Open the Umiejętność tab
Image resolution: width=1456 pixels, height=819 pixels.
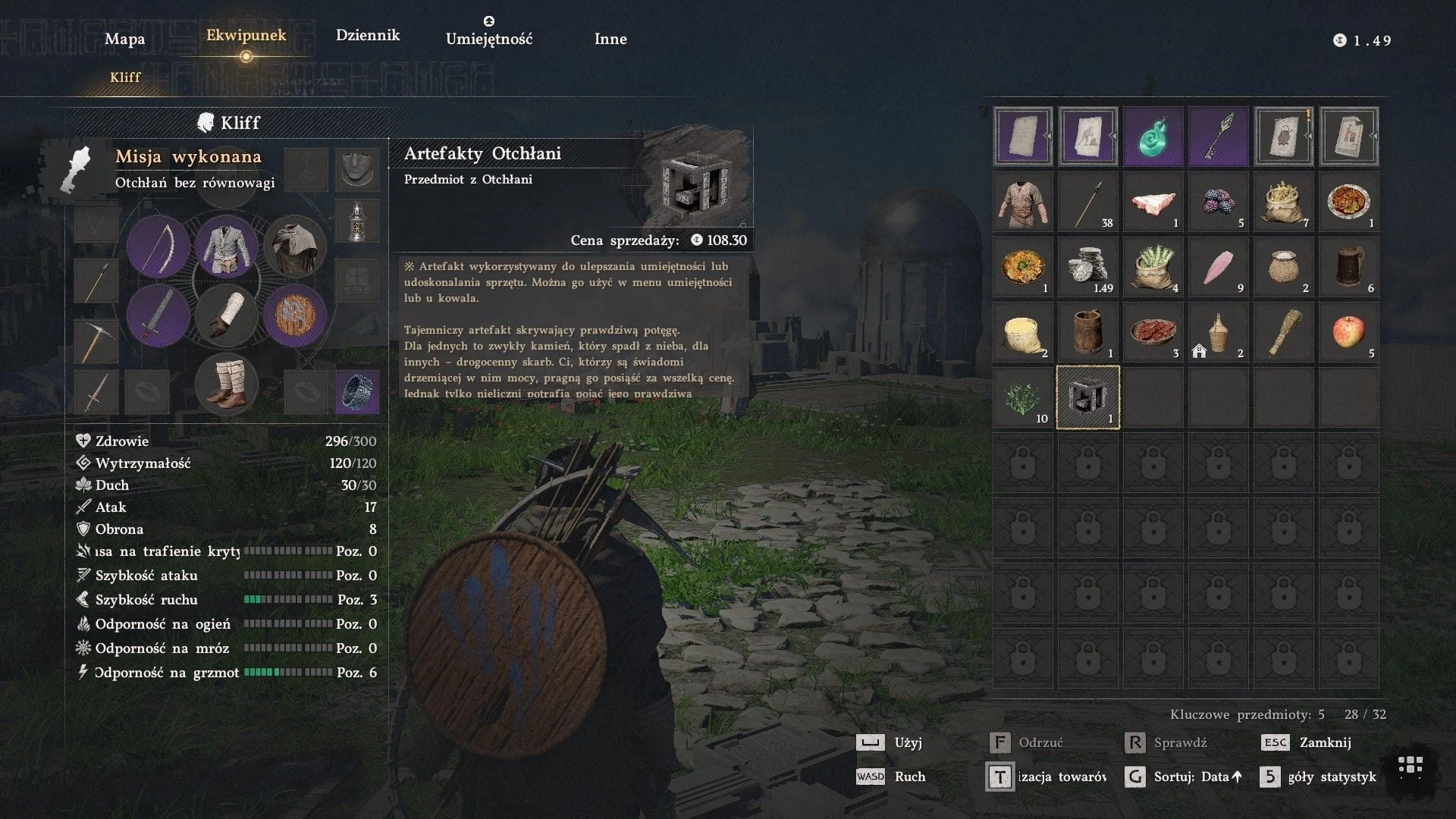(x=489, y=39)
